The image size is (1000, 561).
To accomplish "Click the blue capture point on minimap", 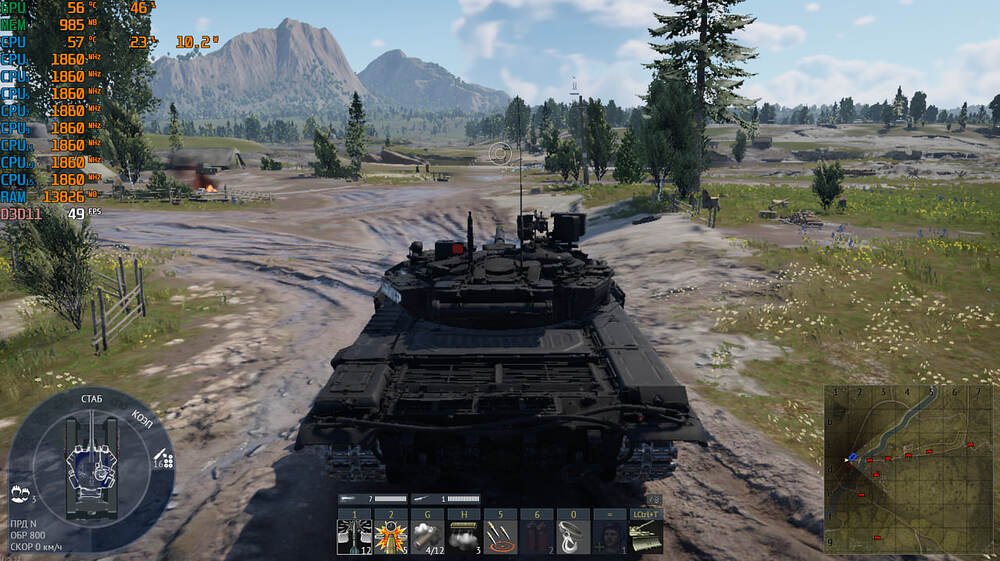I will point(852,457).
